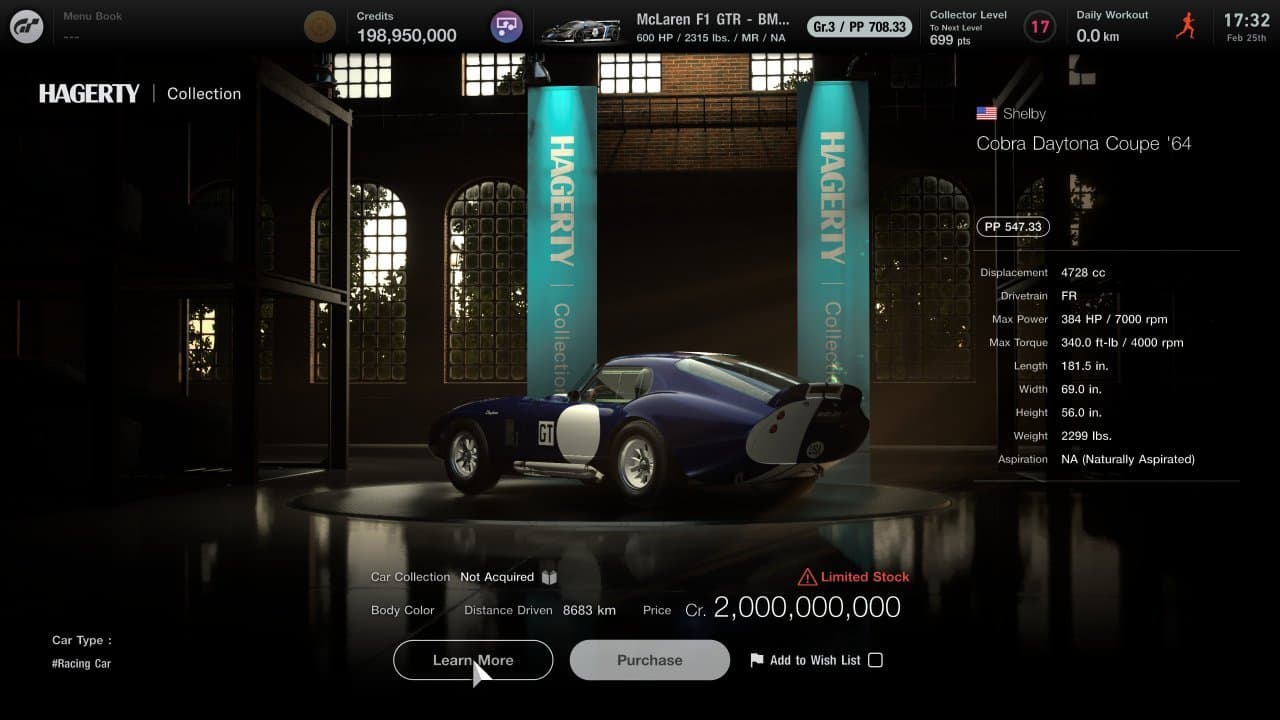This screenshot has width=1280, height=720.
Task: Select the #Racing Car type tag
Action: pos(82,663)
